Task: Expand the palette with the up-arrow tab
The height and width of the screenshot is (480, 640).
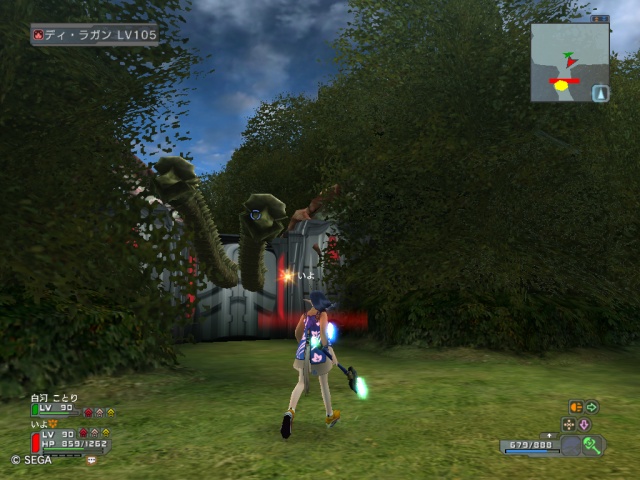Action: click(x=547, y=435)
